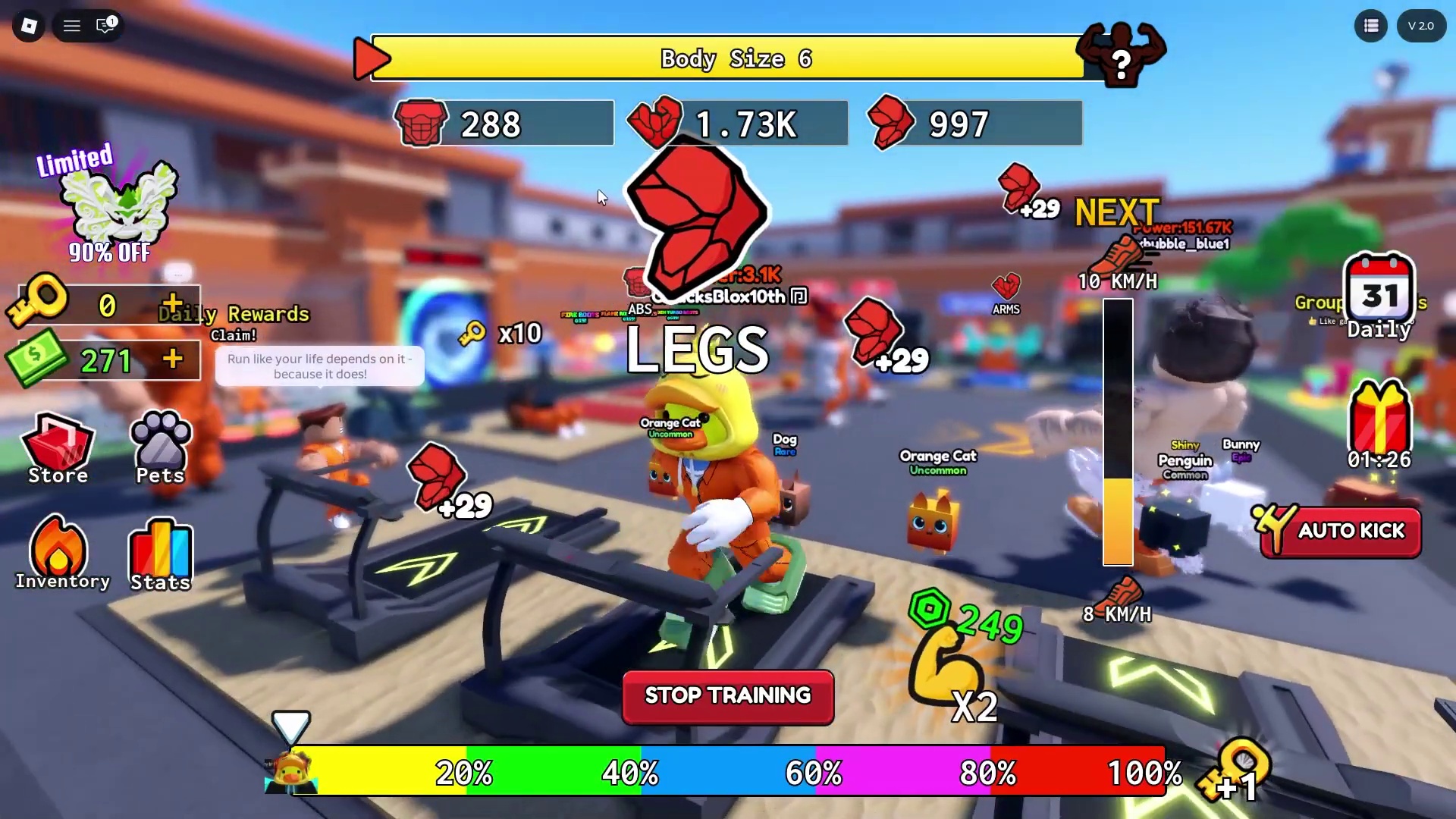Open the Roblox chat button
Image resolution: width=1456 pixels, height=819 pixels.
(x=105, y=26)
